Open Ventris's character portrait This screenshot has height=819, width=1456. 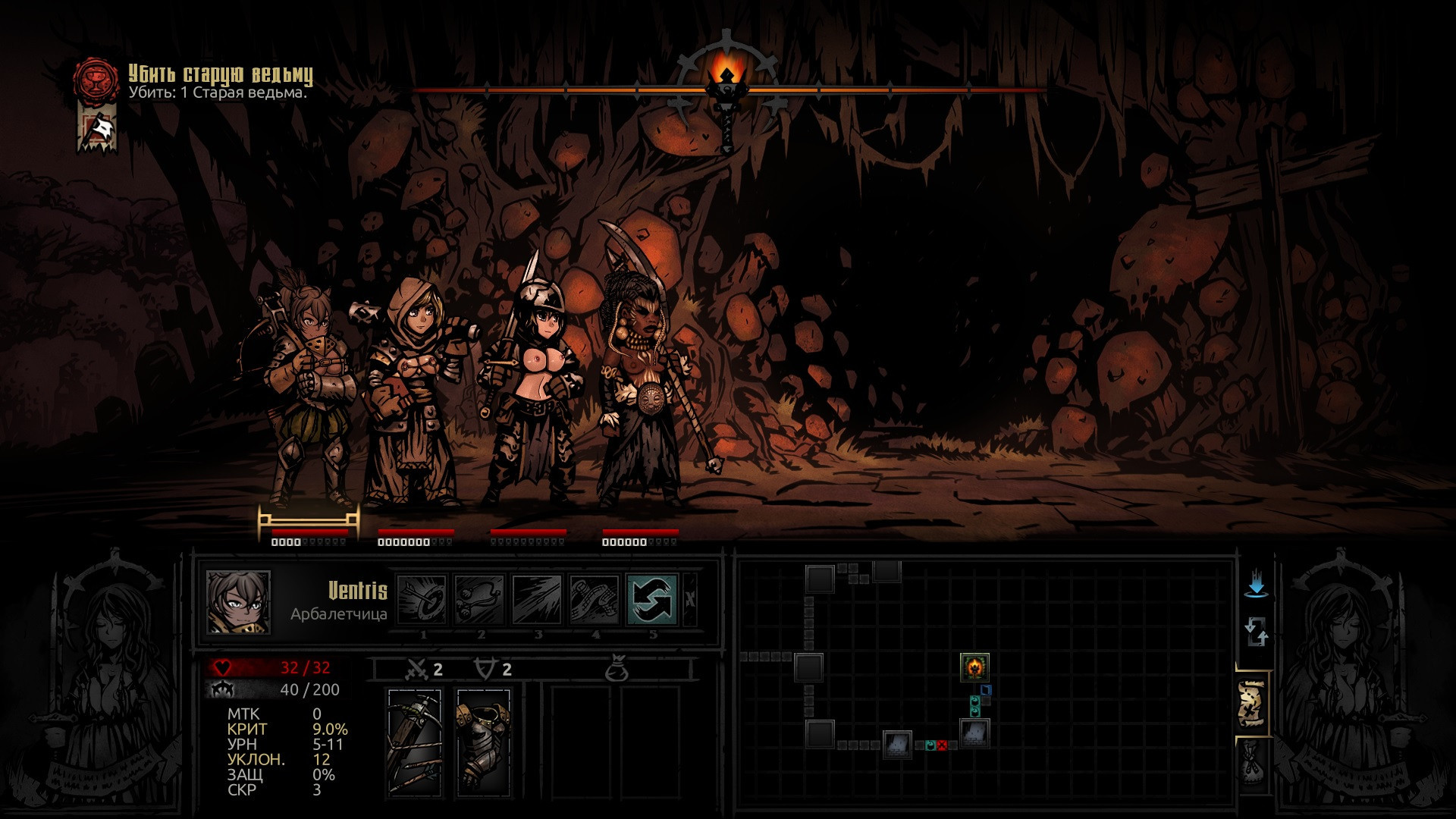pos(238,602)
